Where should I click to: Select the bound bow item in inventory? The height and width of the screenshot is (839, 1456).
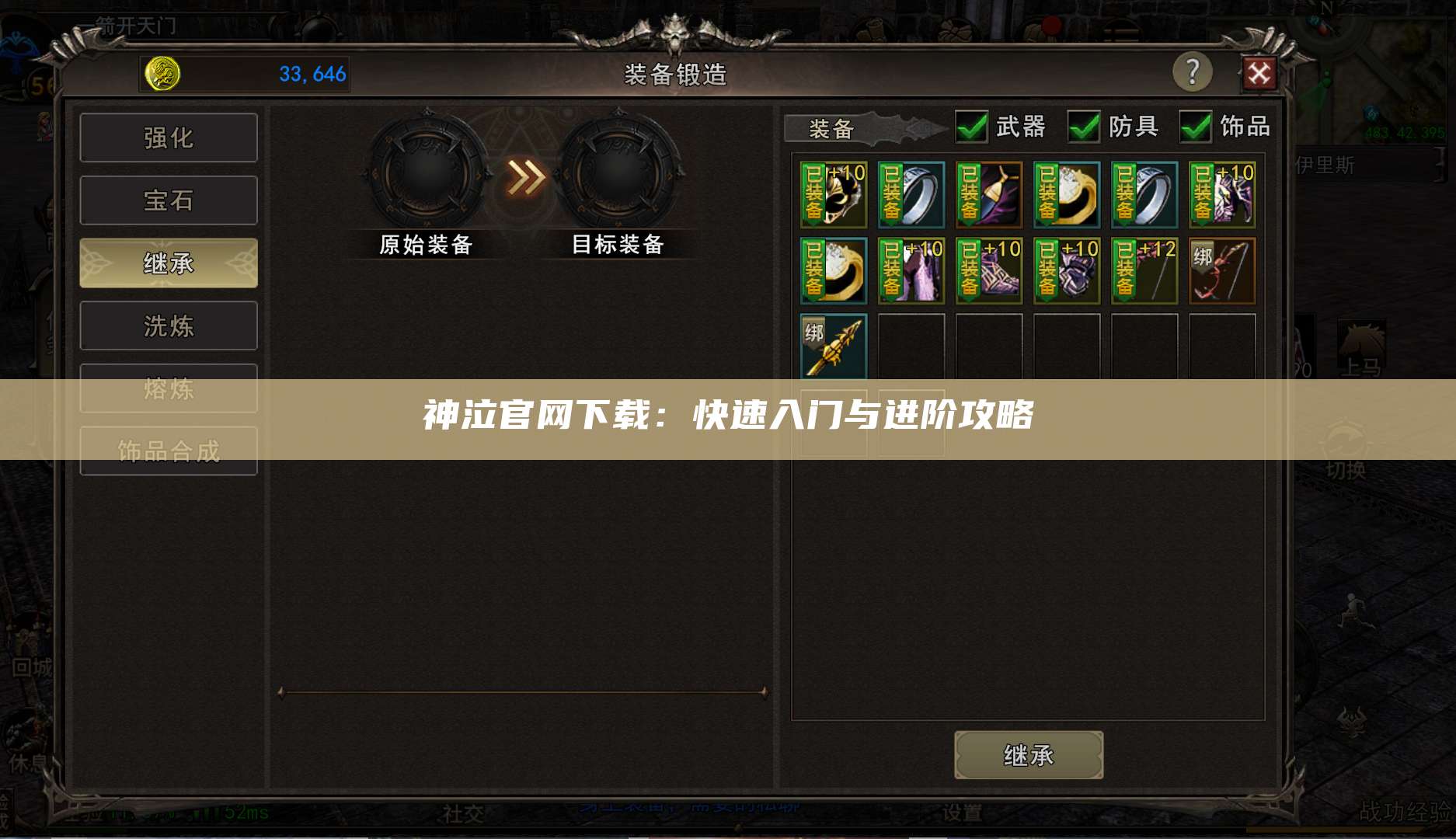tap(1222, 272)
